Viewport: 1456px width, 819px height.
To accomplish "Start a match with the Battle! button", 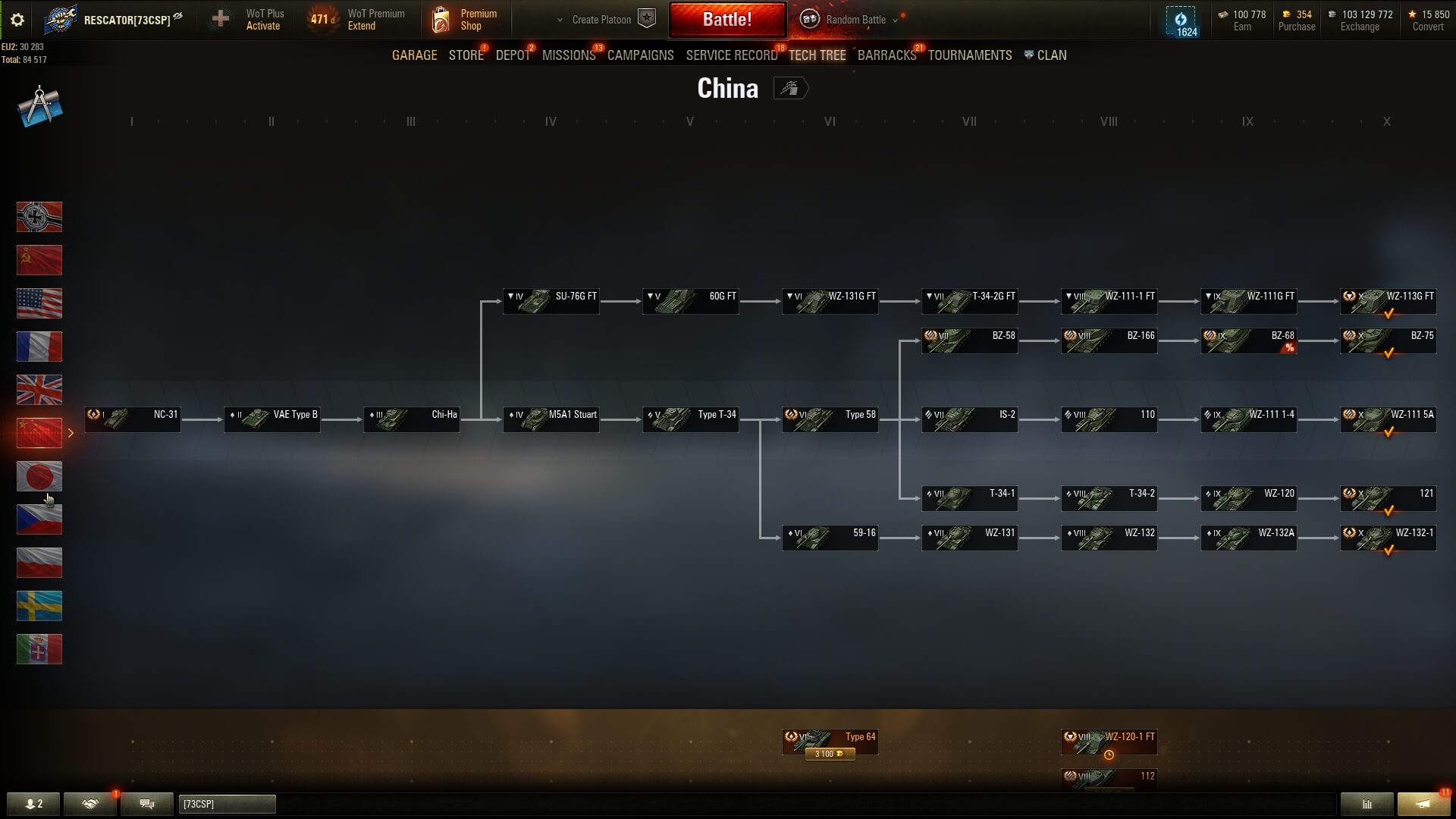I will [726, 20].
